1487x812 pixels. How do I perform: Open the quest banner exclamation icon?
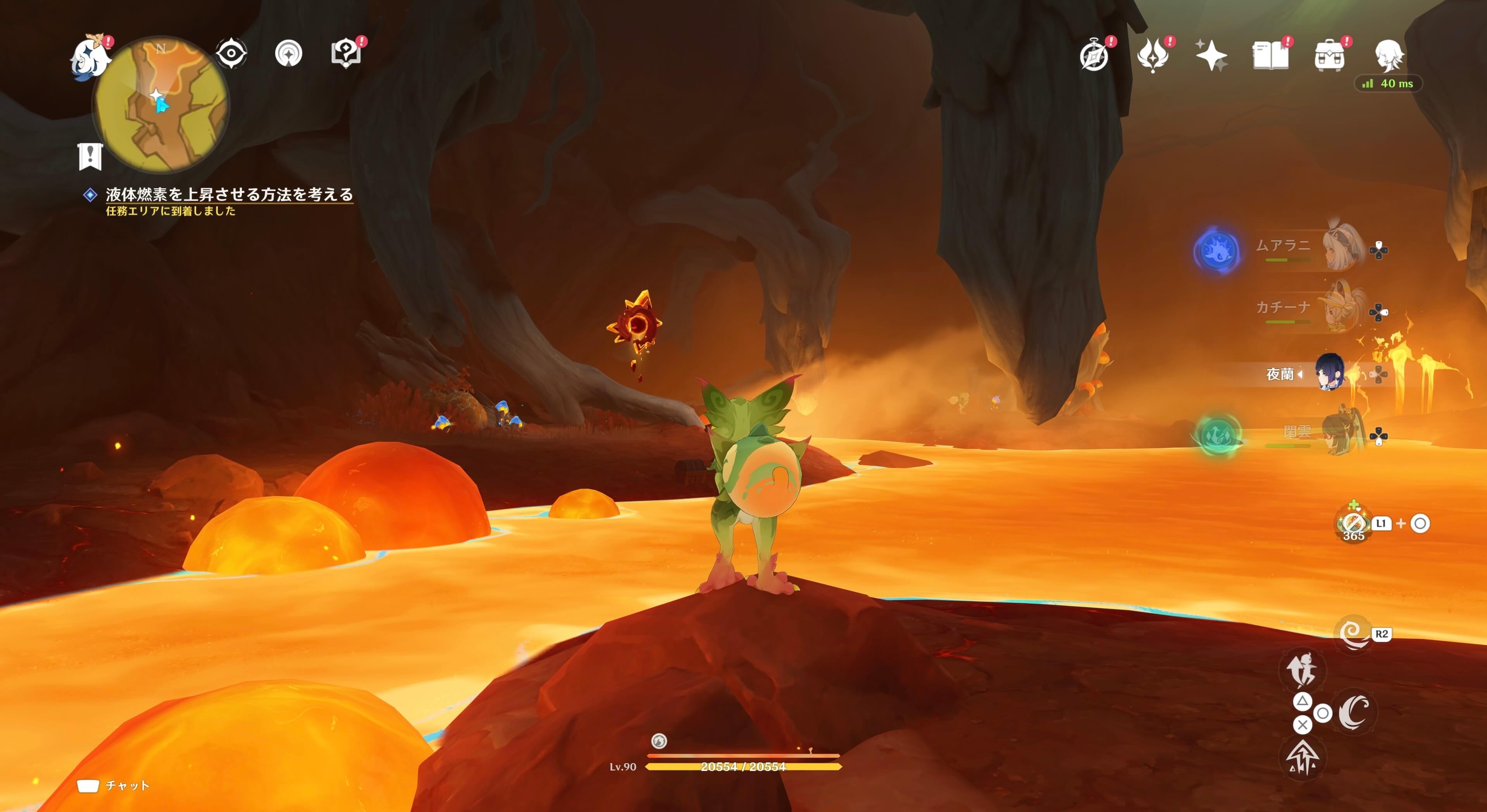90,156
